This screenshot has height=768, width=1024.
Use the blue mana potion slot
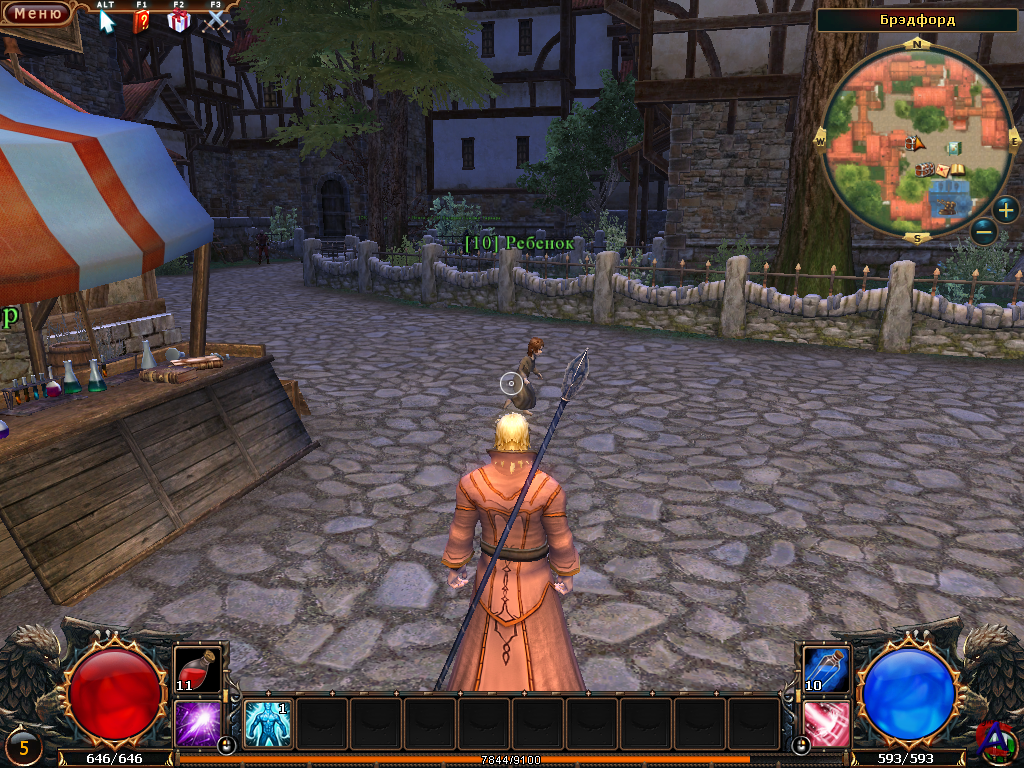[827, 669]
